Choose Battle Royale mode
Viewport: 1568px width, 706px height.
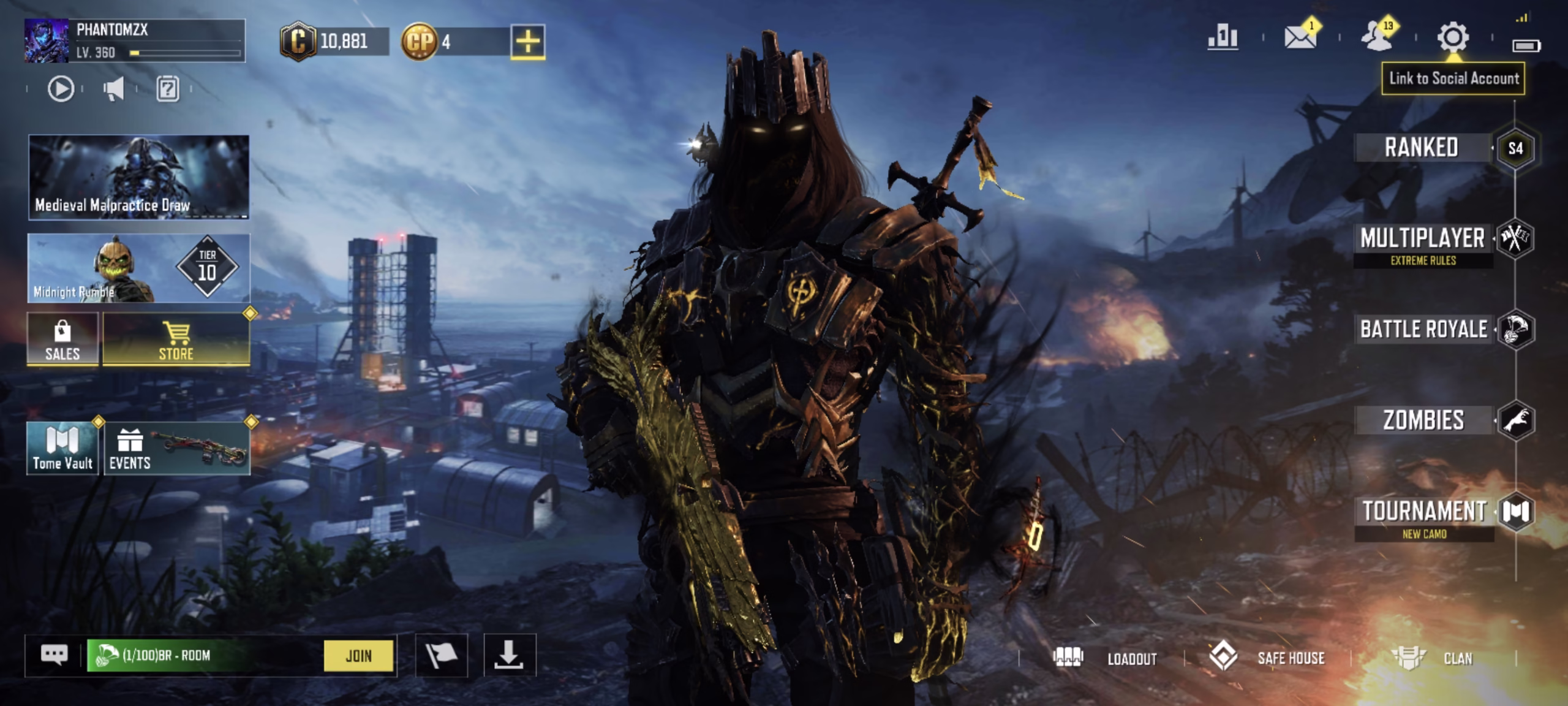[1423, 330]
